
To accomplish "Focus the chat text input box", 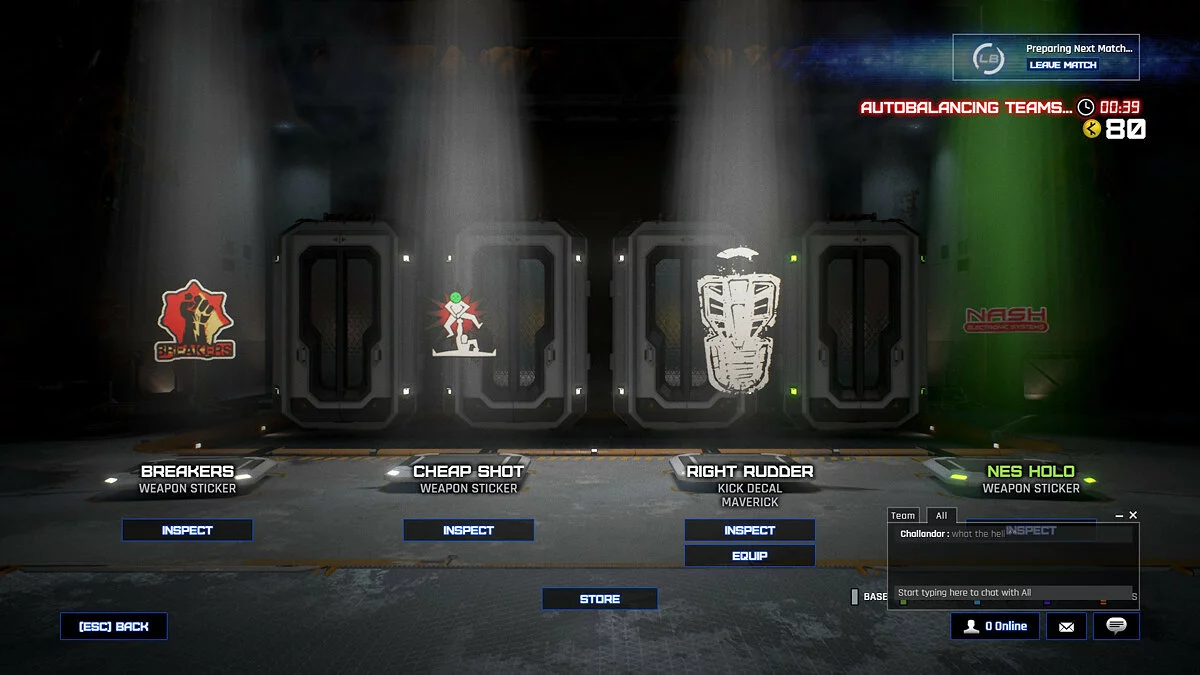I will coord(1012,593).
